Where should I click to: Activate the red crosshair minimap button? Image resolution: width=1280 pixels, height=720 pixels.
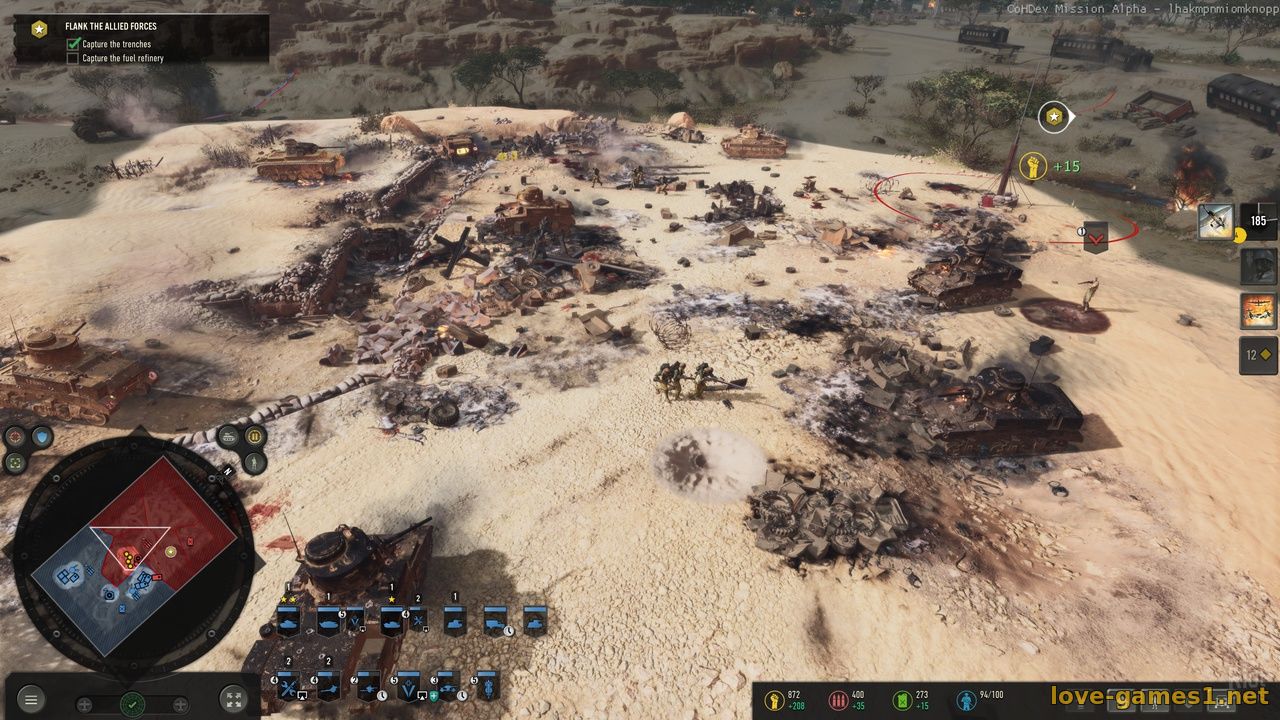click(15, 436)
